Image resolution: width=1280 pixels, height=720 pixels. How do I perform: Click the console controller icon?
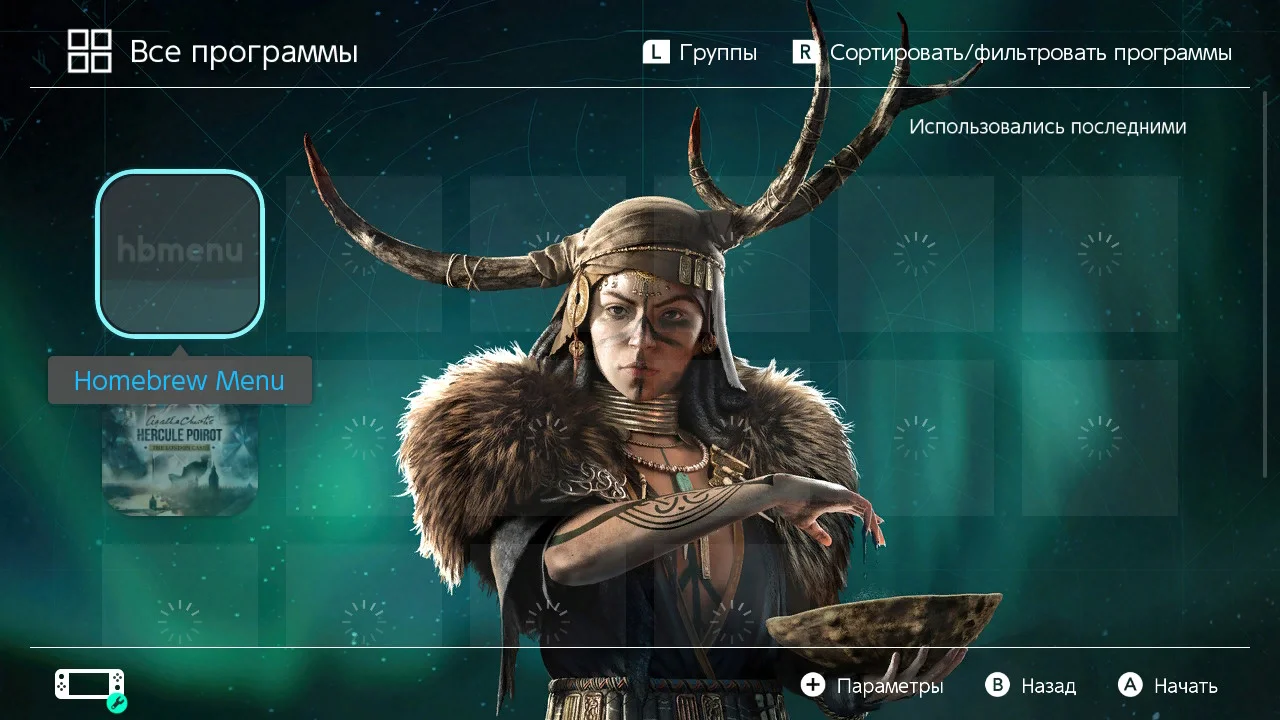tap(90, 686)
